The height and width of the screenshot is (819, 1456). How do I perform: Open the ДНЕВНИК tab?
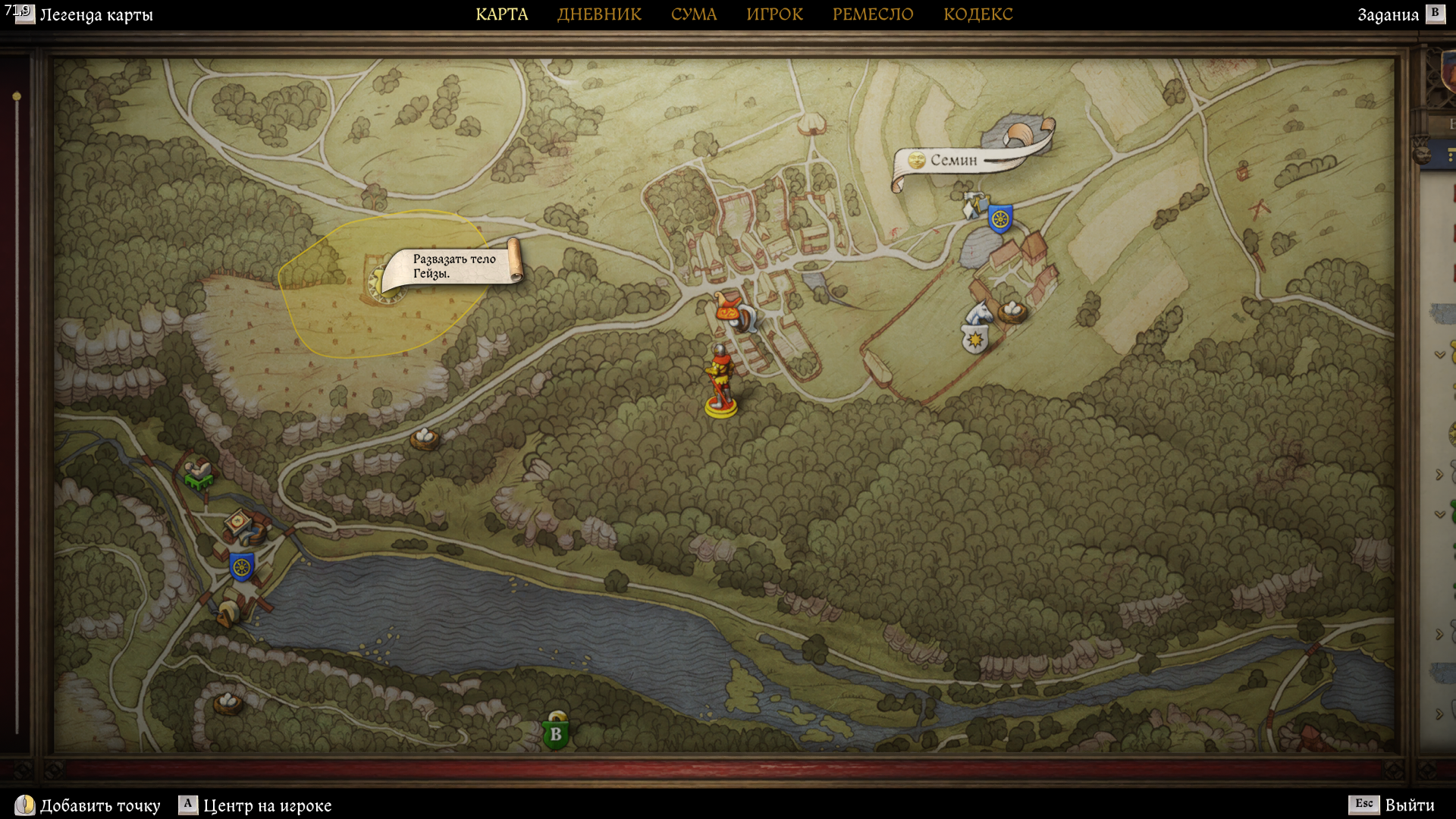(599, 14)
